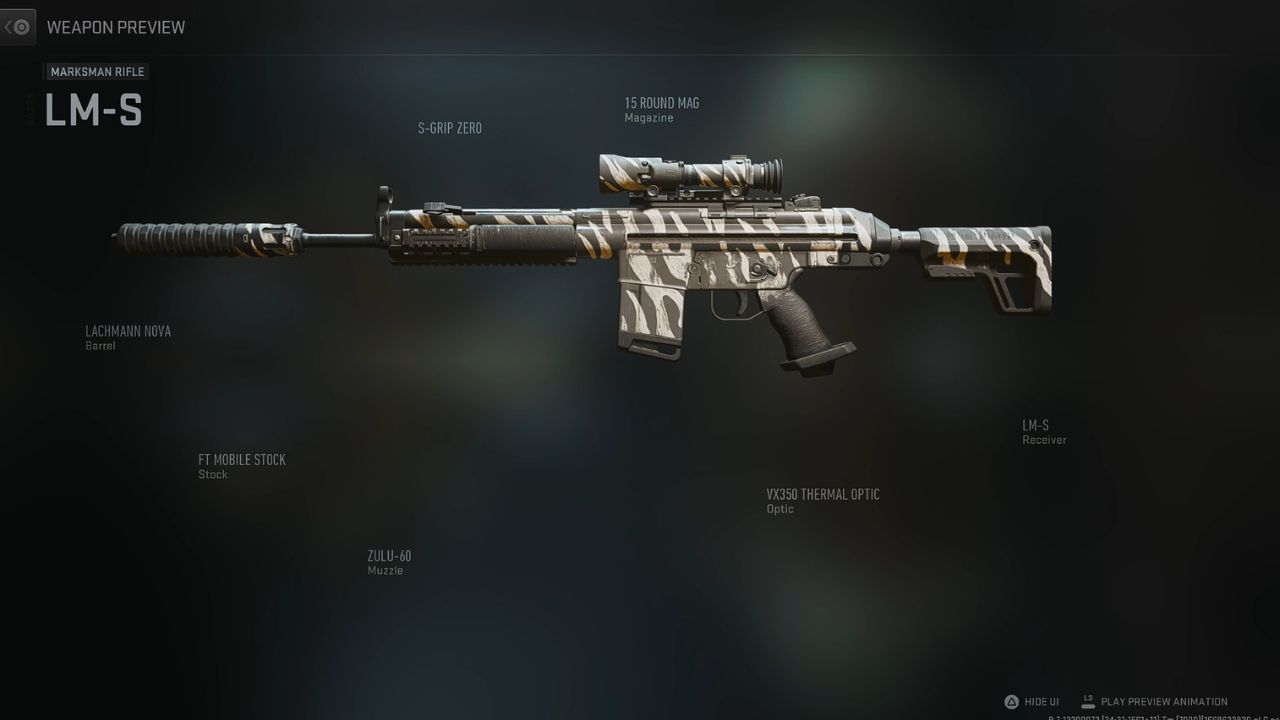Click the Optic sub-label under VX350 Thermal Optic
The image size is (1280, 720).
click(x=779, y=508)
